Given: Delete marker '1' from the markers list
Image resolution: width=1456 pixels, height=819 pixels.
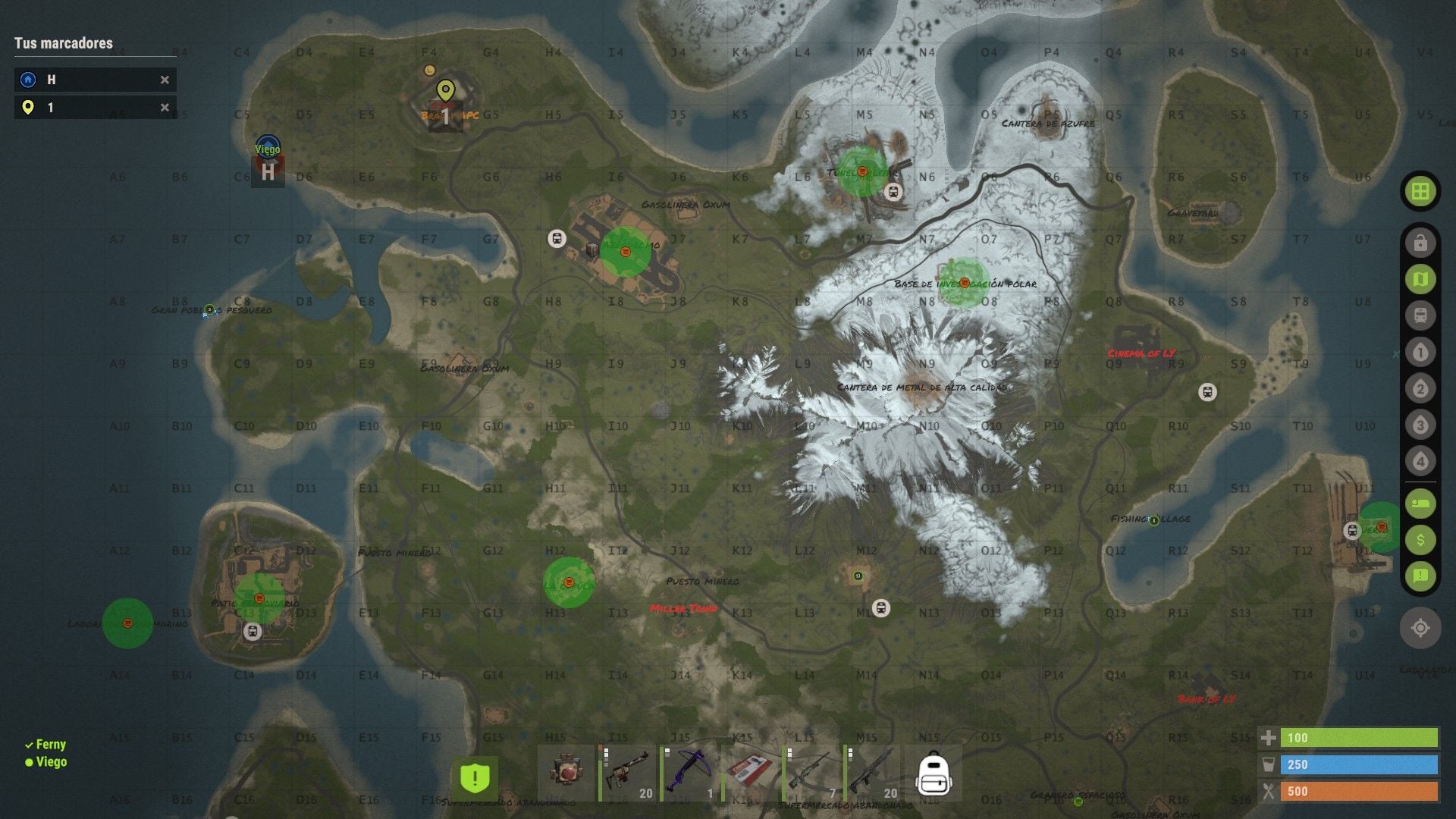Looking at the screenshot, I should (165, 108).
